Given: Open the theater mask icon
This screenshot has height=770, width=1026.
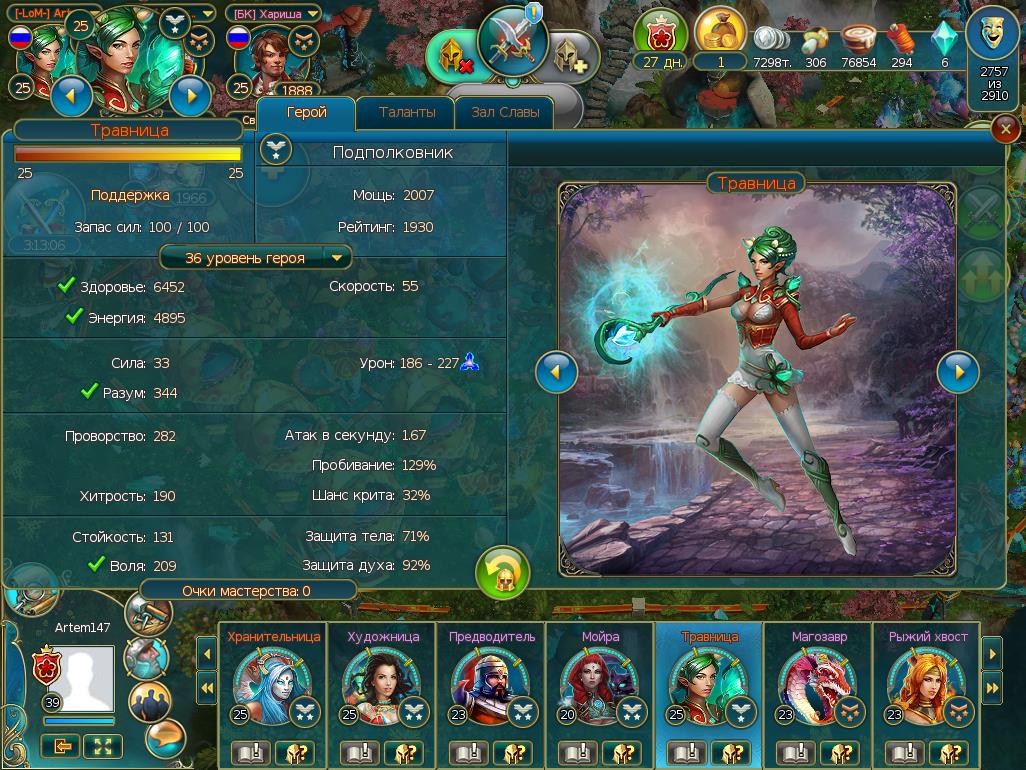Looking at the screenshot, I should point(994,36).
